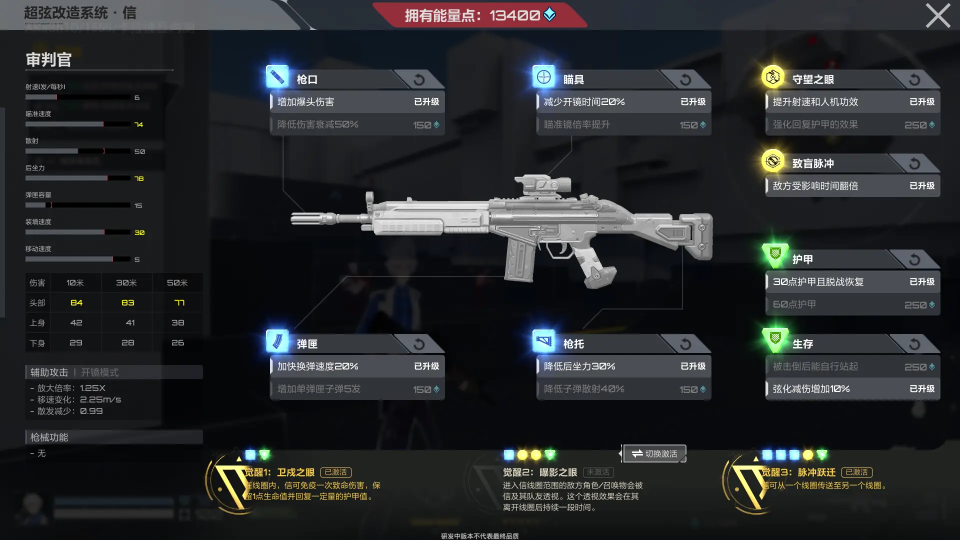Unlock the 强化回复护甲的效果 upgrade
The width and height of the screenshot is (960, 540).
851,125
